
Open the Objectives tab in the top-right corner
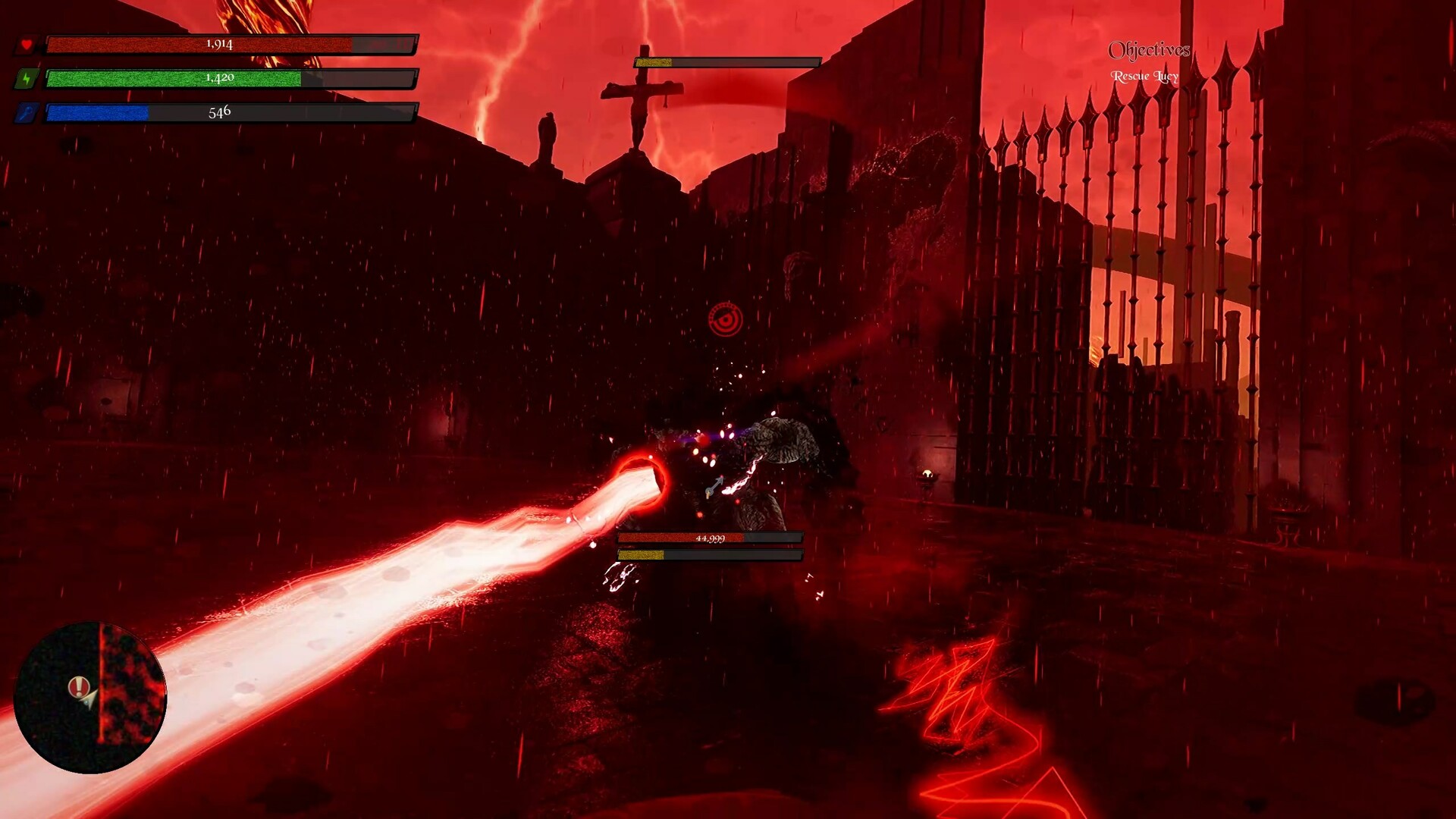(x=1150, y=50)
